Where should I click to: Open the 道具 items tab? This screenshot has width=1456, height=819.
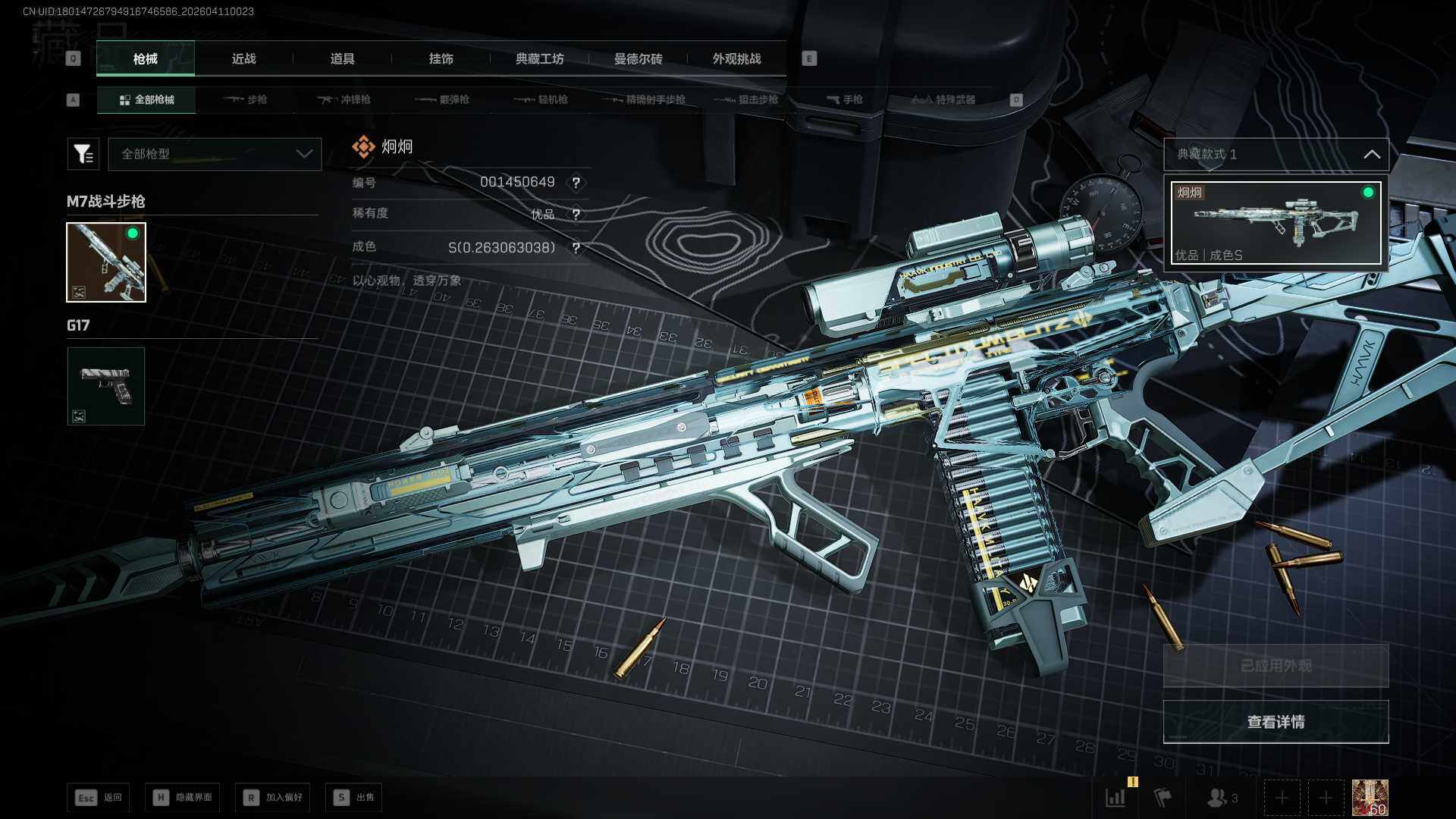[x=342, y=58]
